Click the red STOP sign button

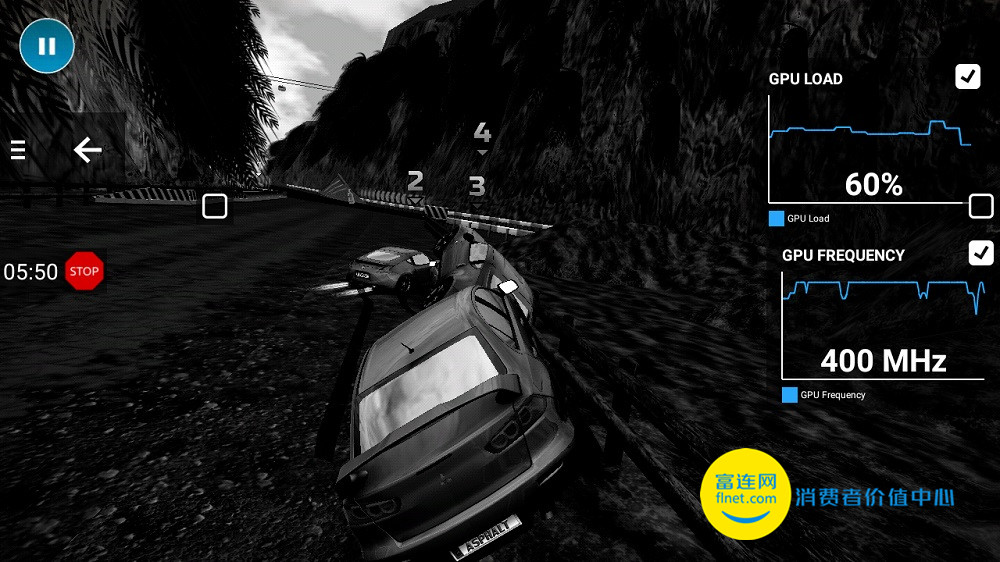(x=85, y=271)
